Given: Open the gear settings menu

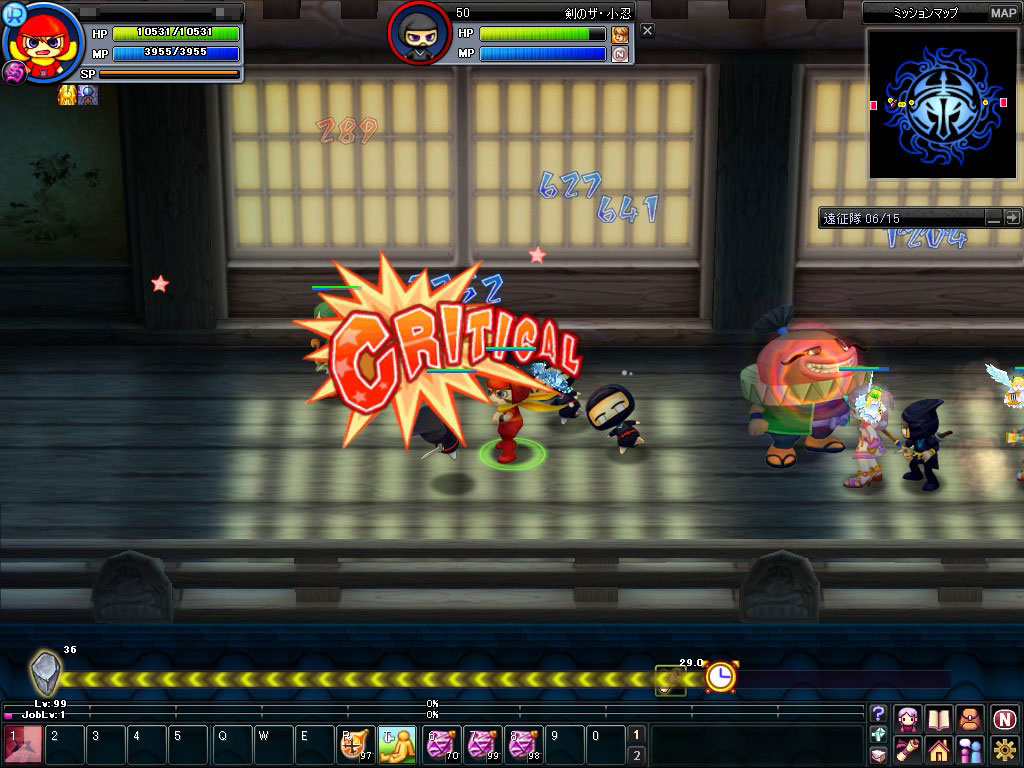Looking at the screenshot, I should [1004, 749].
